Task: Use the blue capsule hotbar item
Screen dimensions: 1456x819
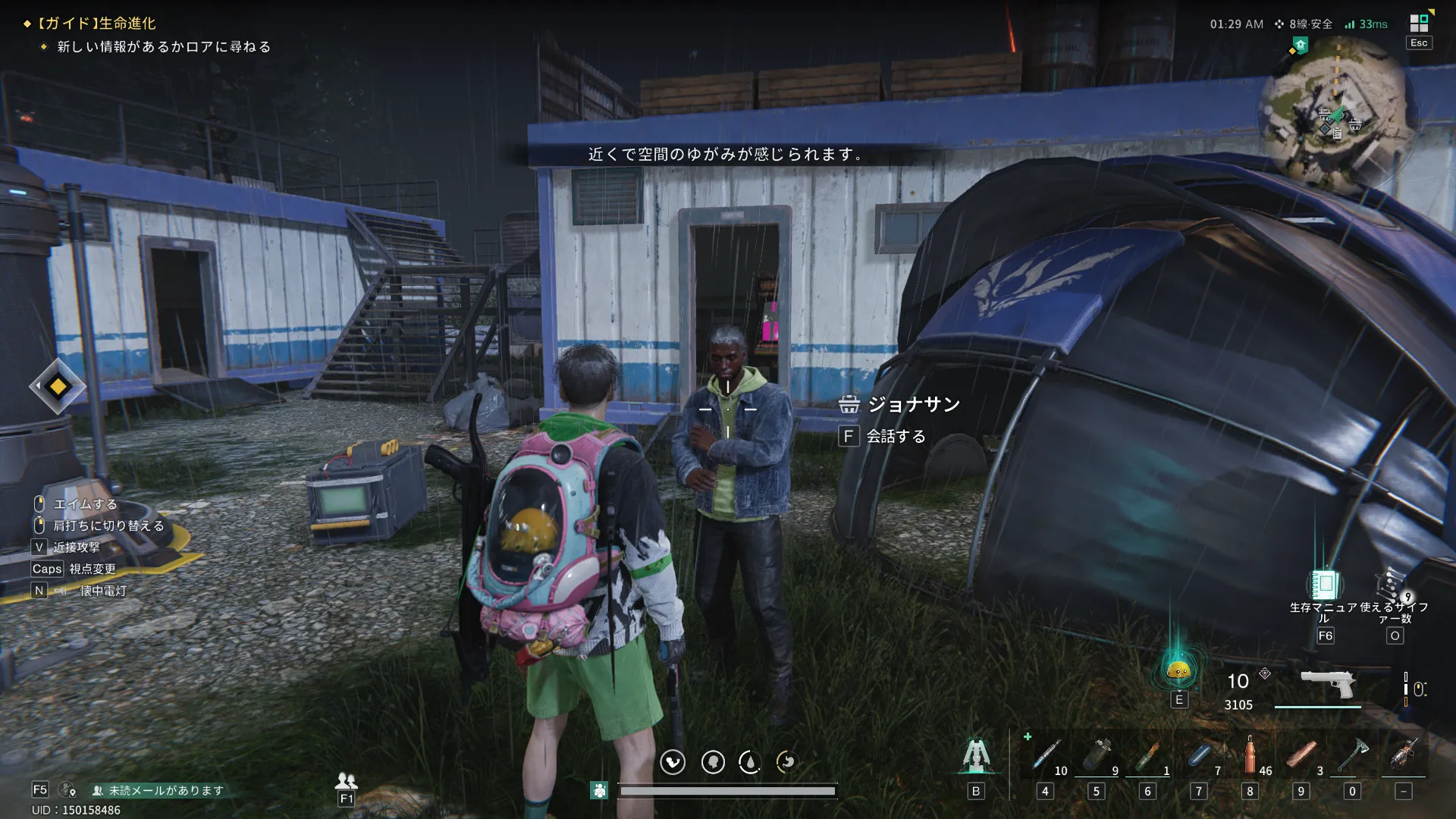Action: click(1199, 756)
